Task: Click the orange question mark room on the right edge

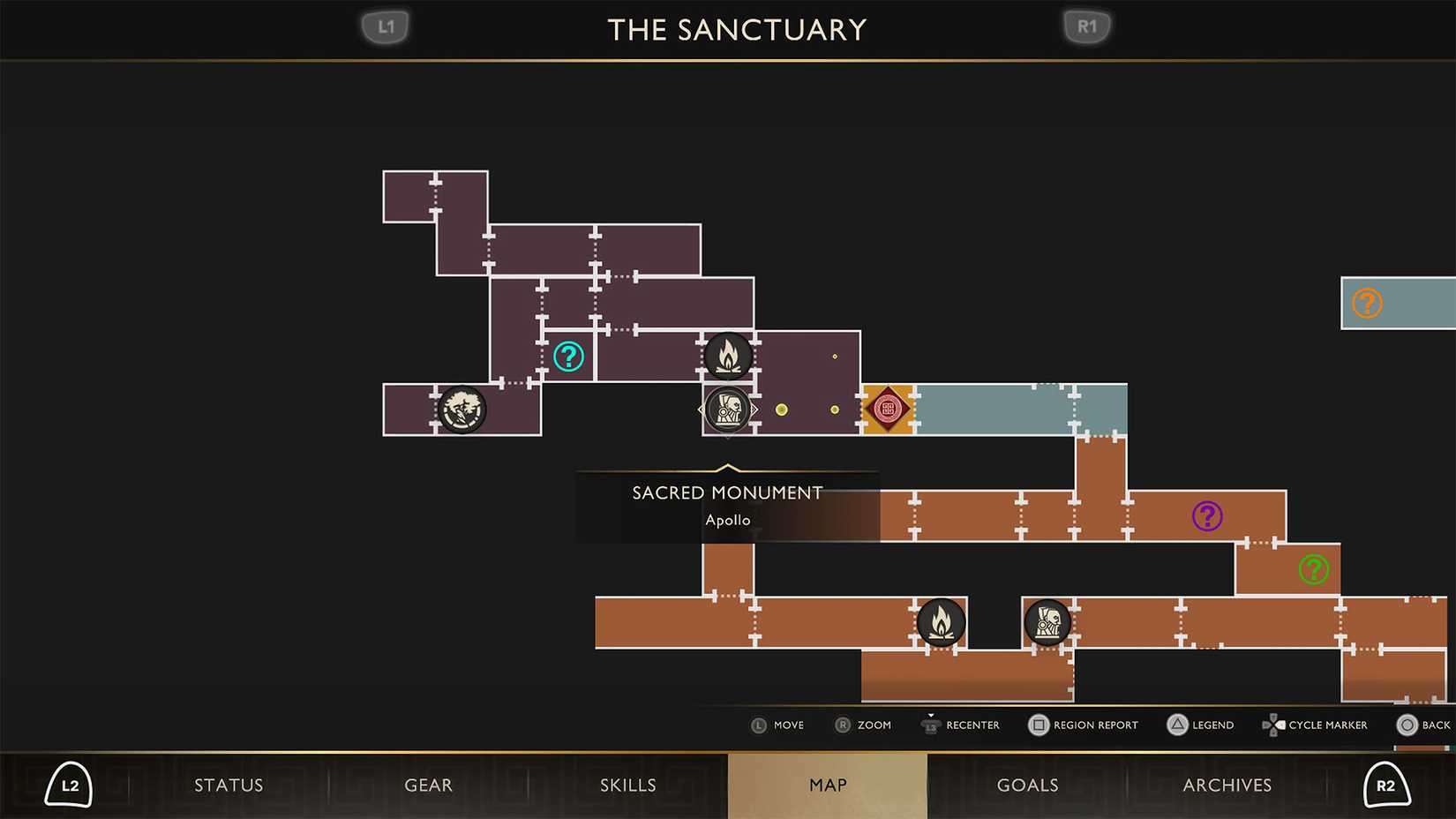Action: (x=1367, y=303)
